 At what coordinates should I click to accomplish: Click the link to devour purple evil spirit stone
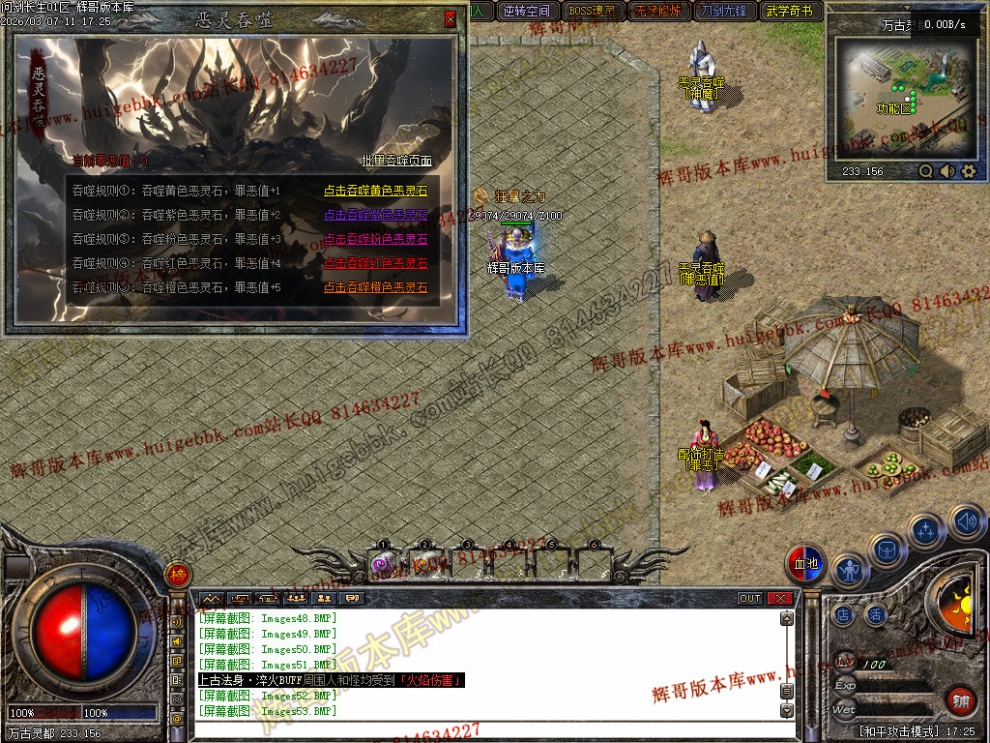click(x=374, y=215)
